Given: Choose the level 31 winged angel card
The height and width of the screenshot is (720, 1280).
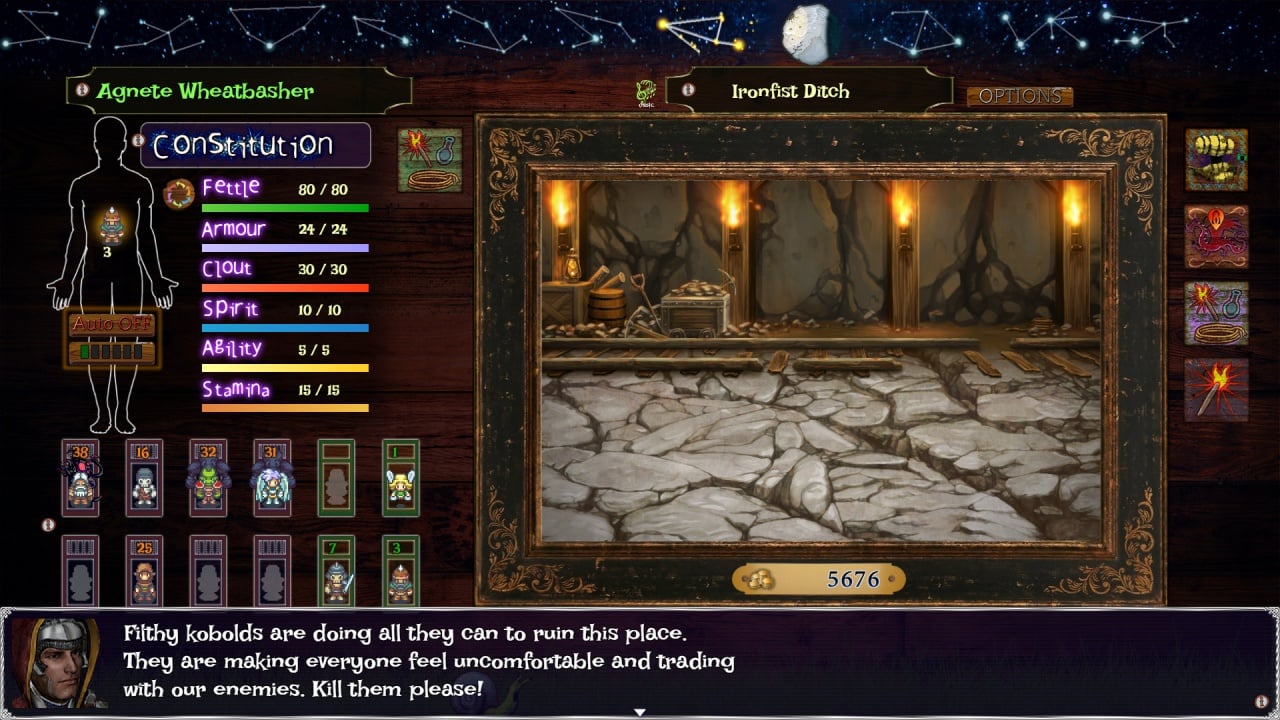Looking at the screenshot, I should click(272, 478).
